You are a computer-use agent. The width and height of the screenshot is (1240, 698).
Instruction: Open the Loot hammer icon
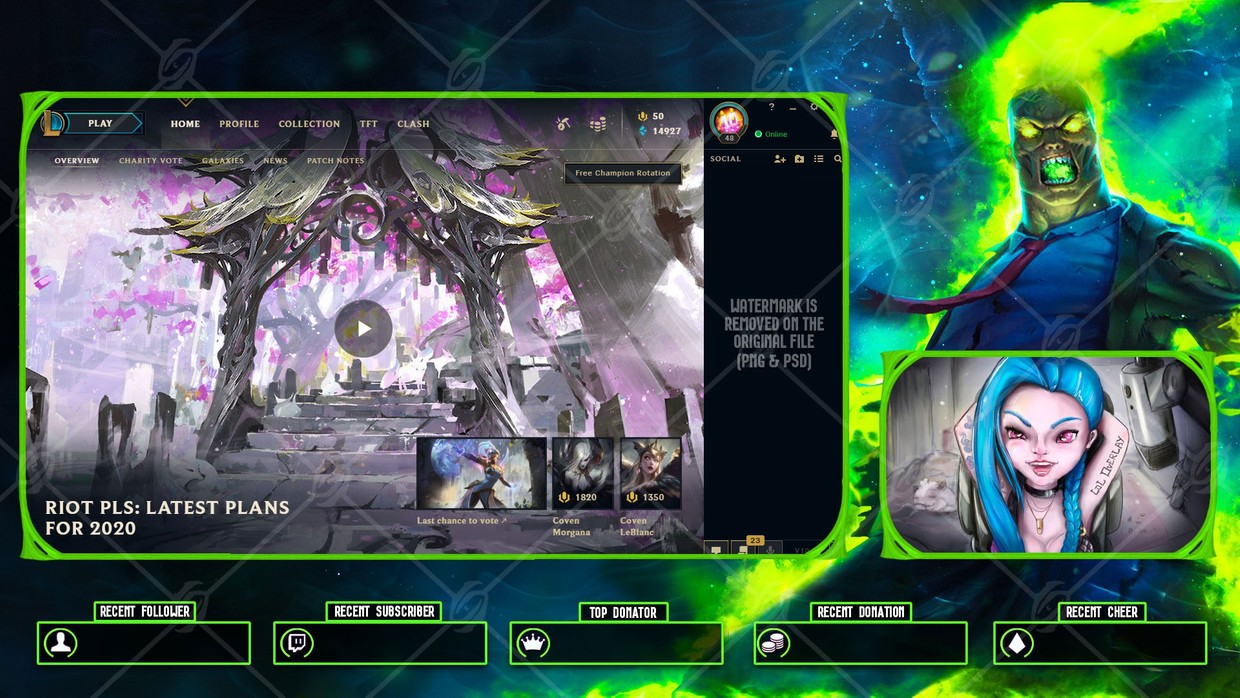pos(565,124)
